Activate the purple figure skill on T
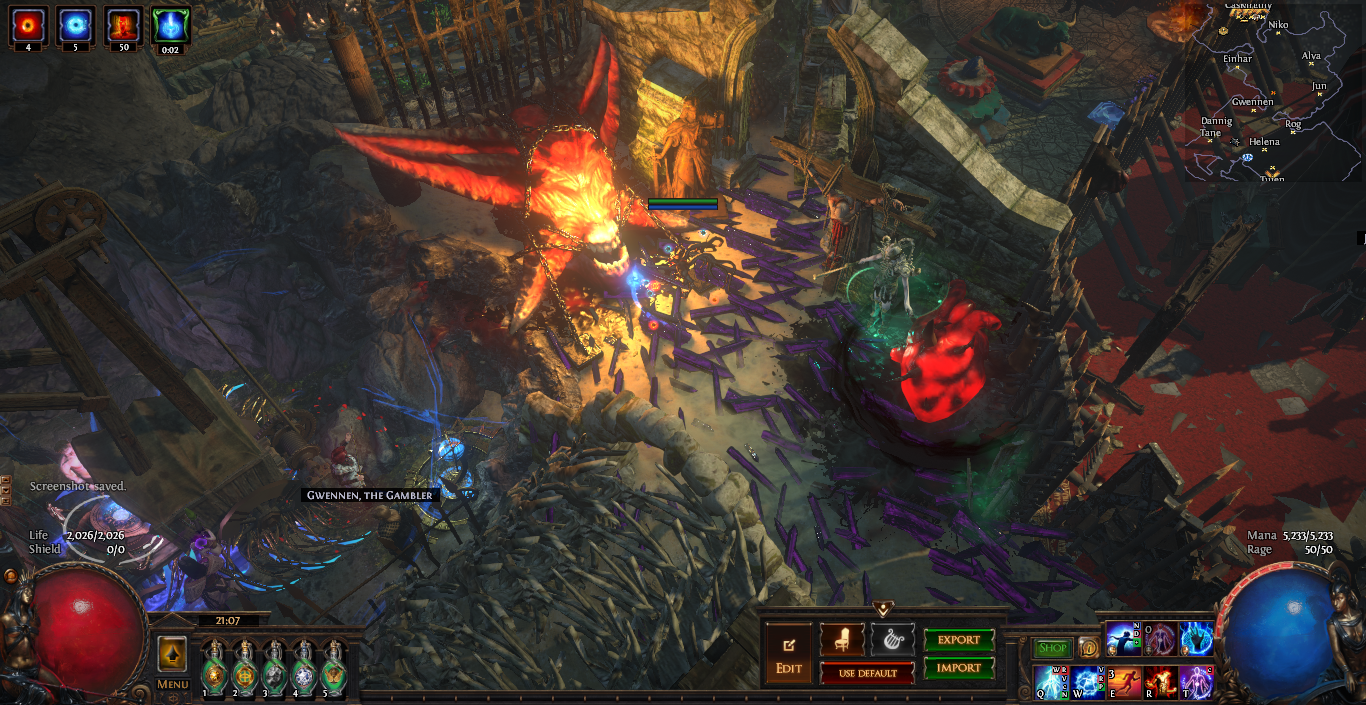1366x705 pixels. tap(1196, 682)
